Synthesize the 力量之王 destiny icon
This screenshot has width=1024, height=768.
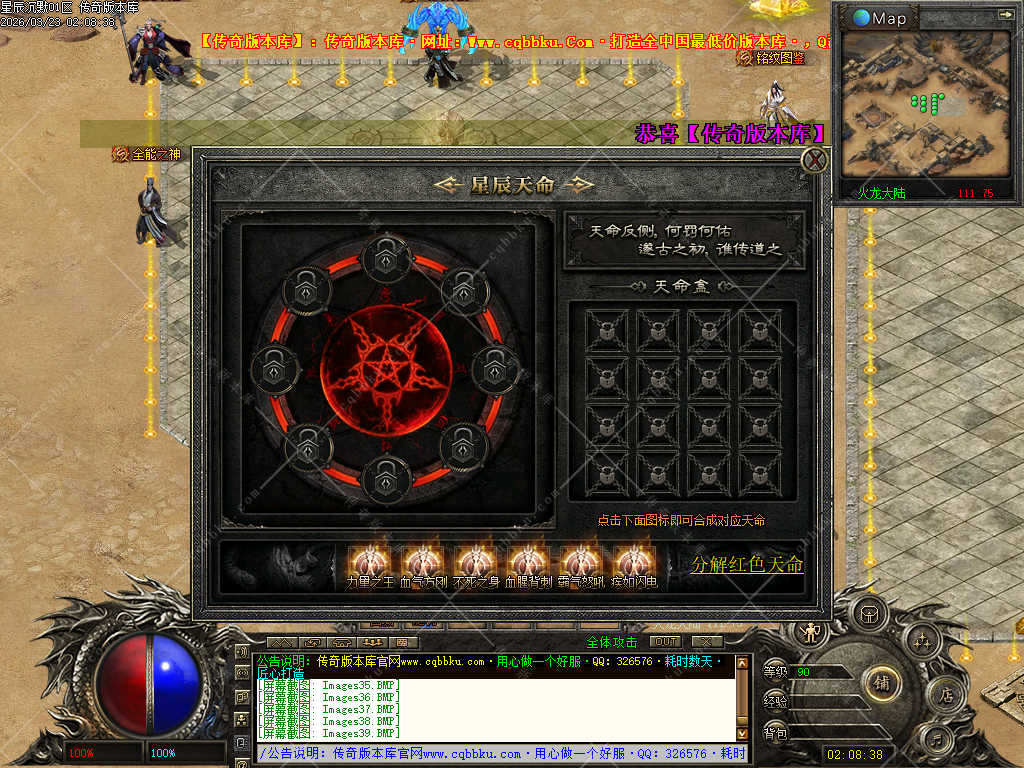[x=370, y=562]
